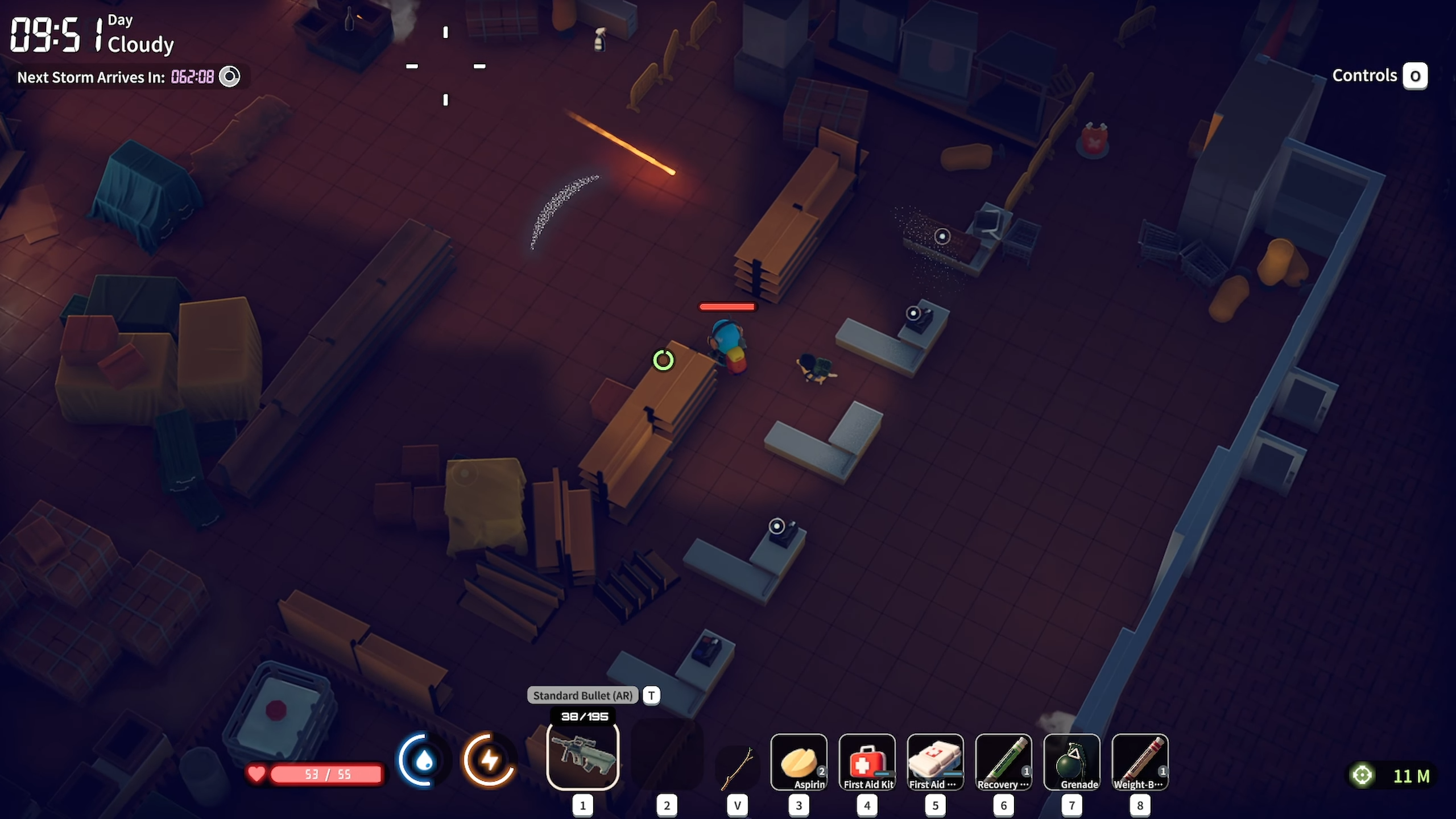The image size is (1456, 819).
Task: Toggle the lightning energy gauge
Action: [x=489, y=760]
